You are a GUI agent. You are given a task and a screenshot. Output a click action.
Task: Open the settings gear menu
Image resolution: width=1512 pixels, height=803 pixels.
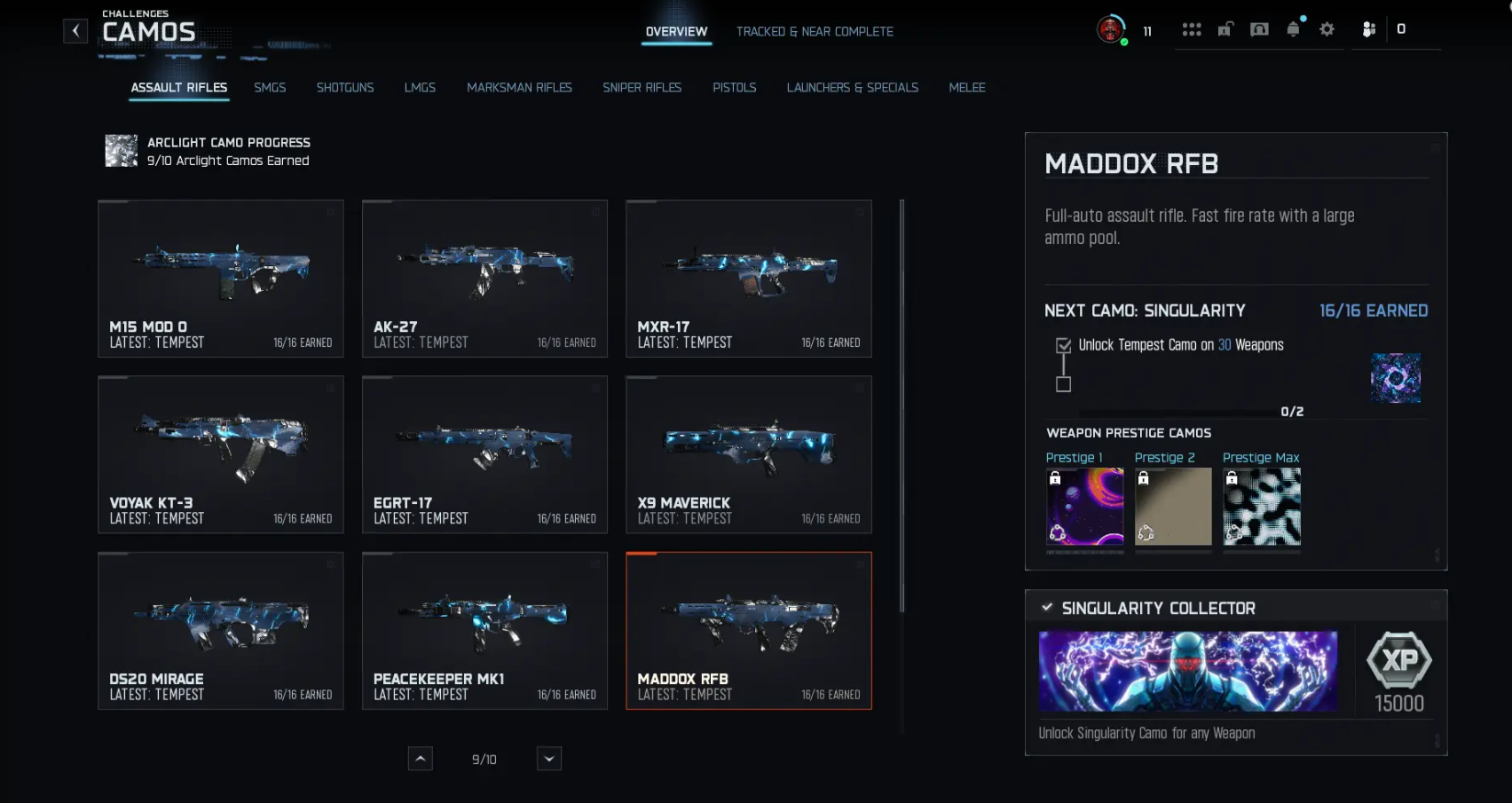(x=1327, y=28)
